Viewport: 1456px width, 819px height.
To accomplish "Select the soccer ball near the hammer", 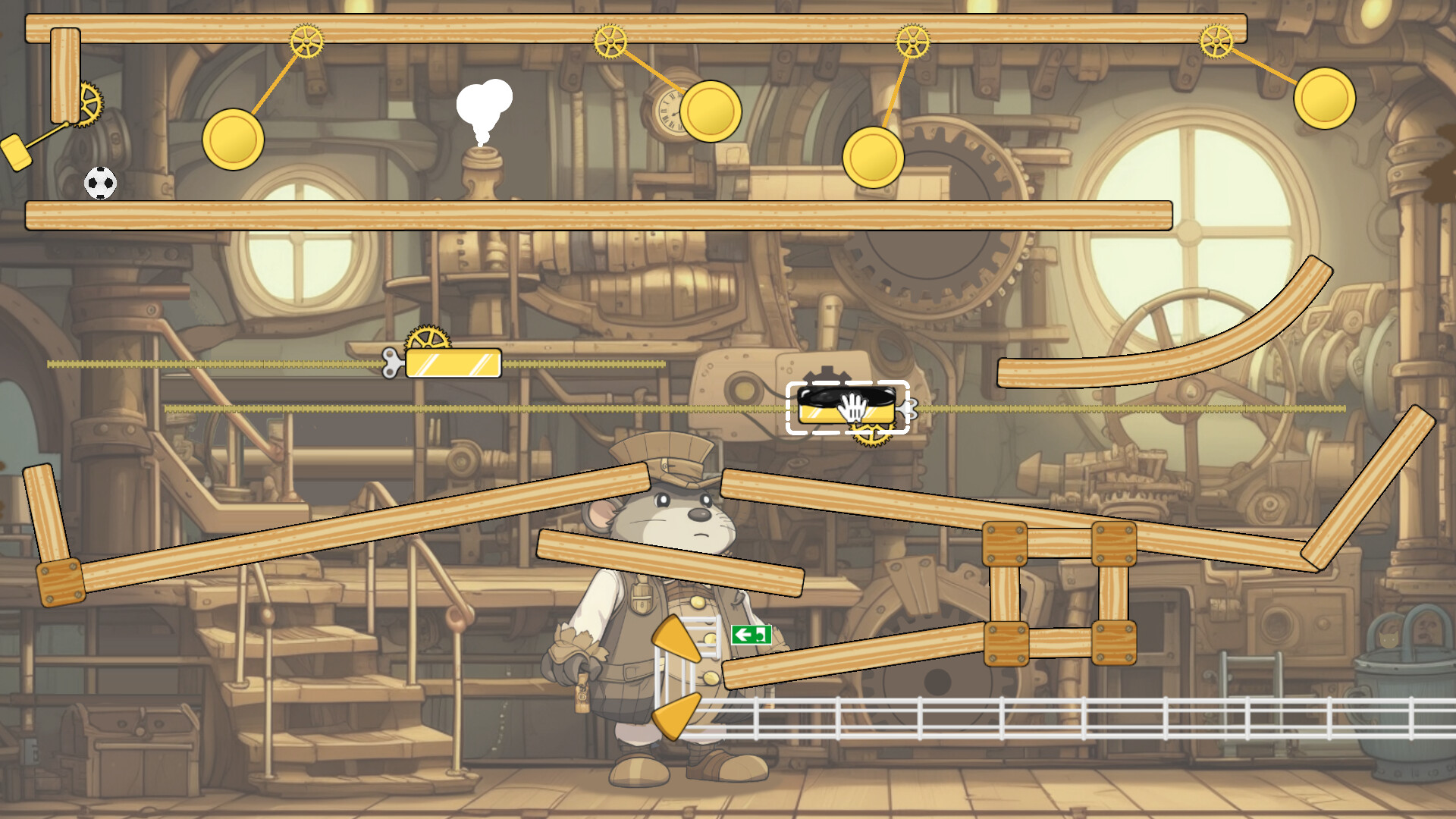I will click(x=99, y=184).
